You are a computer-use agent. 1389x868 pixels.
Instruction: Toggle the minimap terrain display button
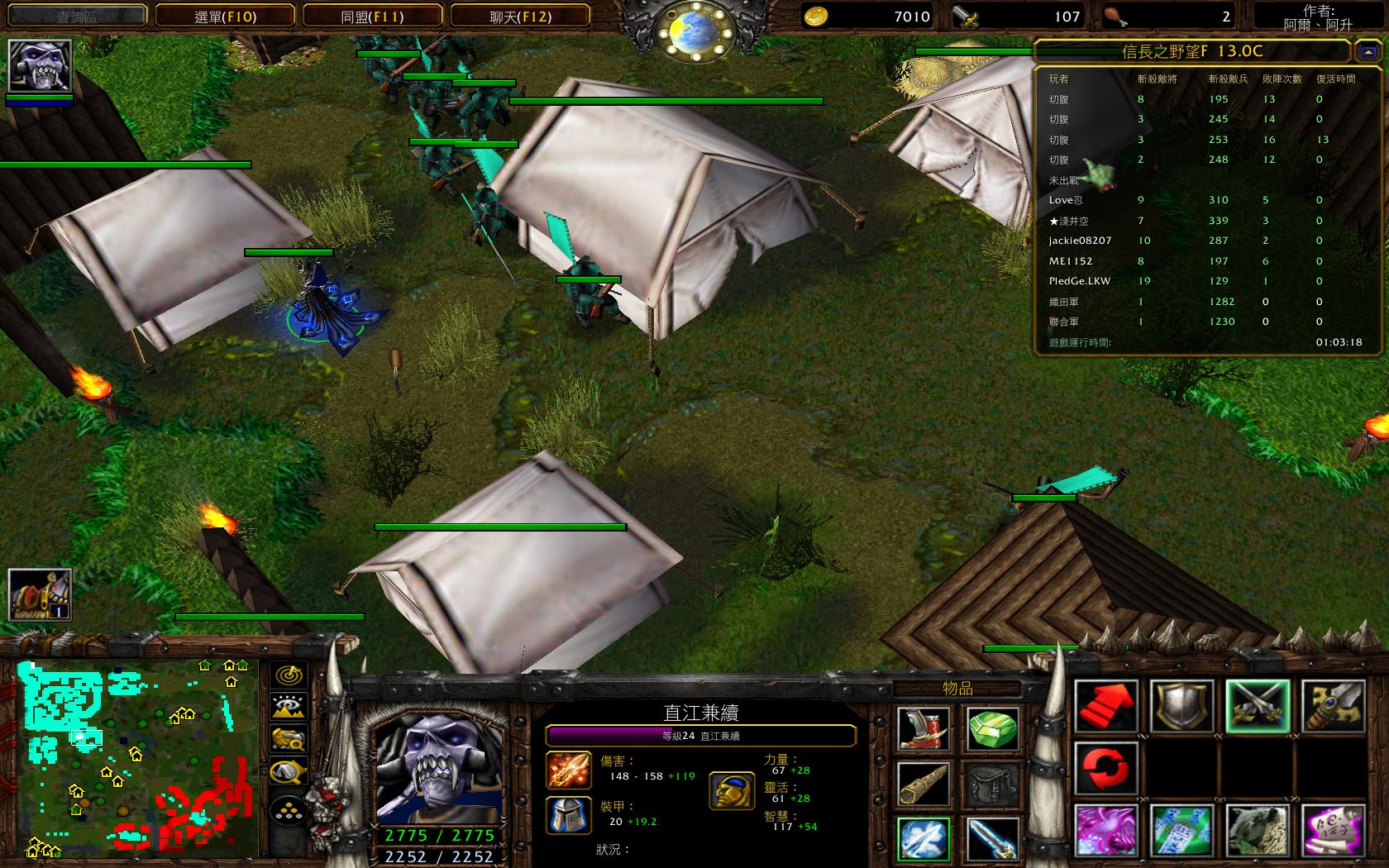(289, 707)
